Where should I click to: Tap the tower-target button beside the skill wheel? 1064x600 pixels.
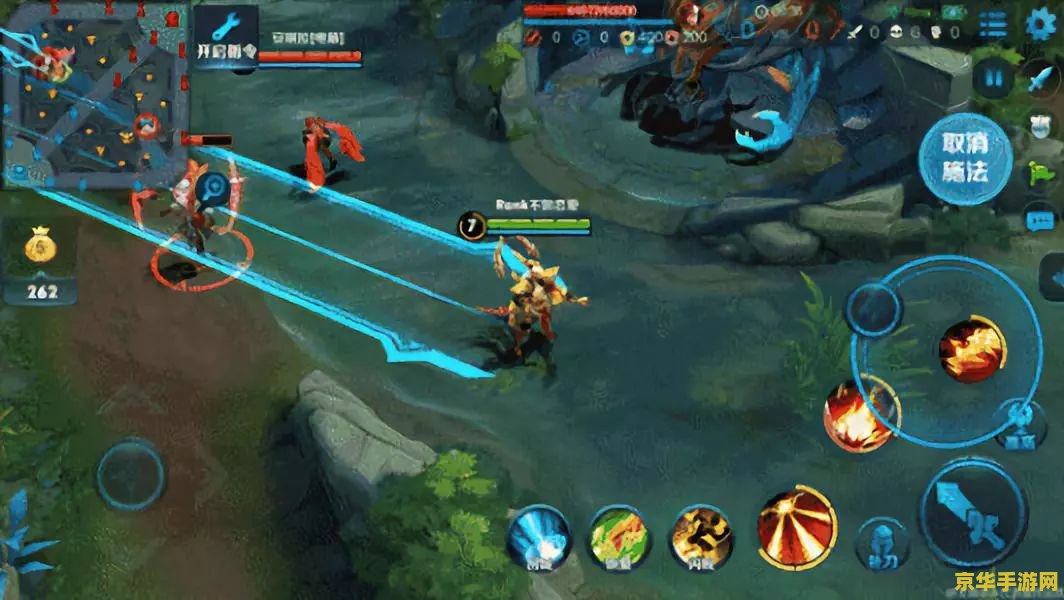tap(1021, 422)
